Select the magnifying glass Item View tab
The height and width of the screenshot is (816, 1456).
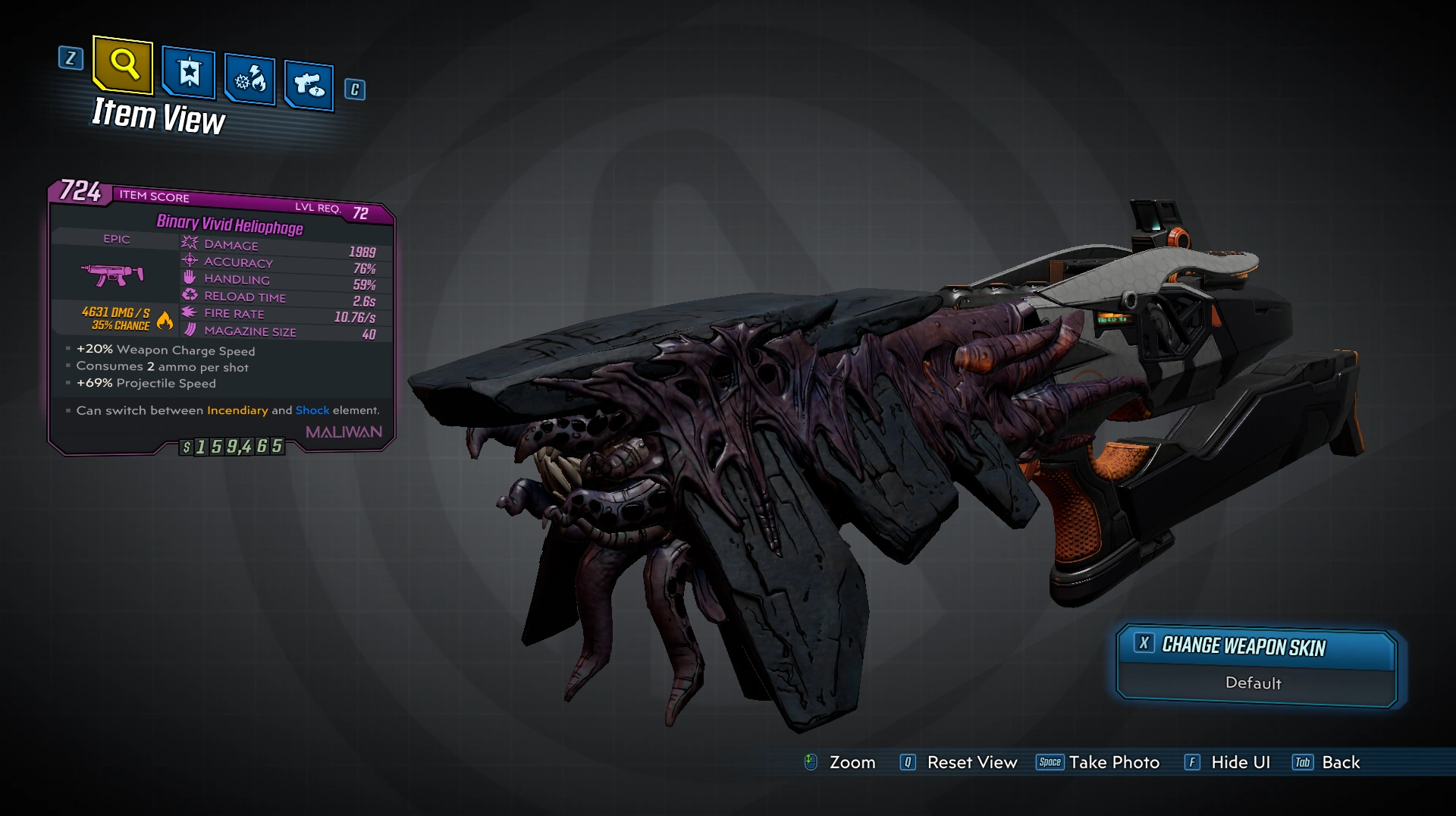tap(123, 64)
